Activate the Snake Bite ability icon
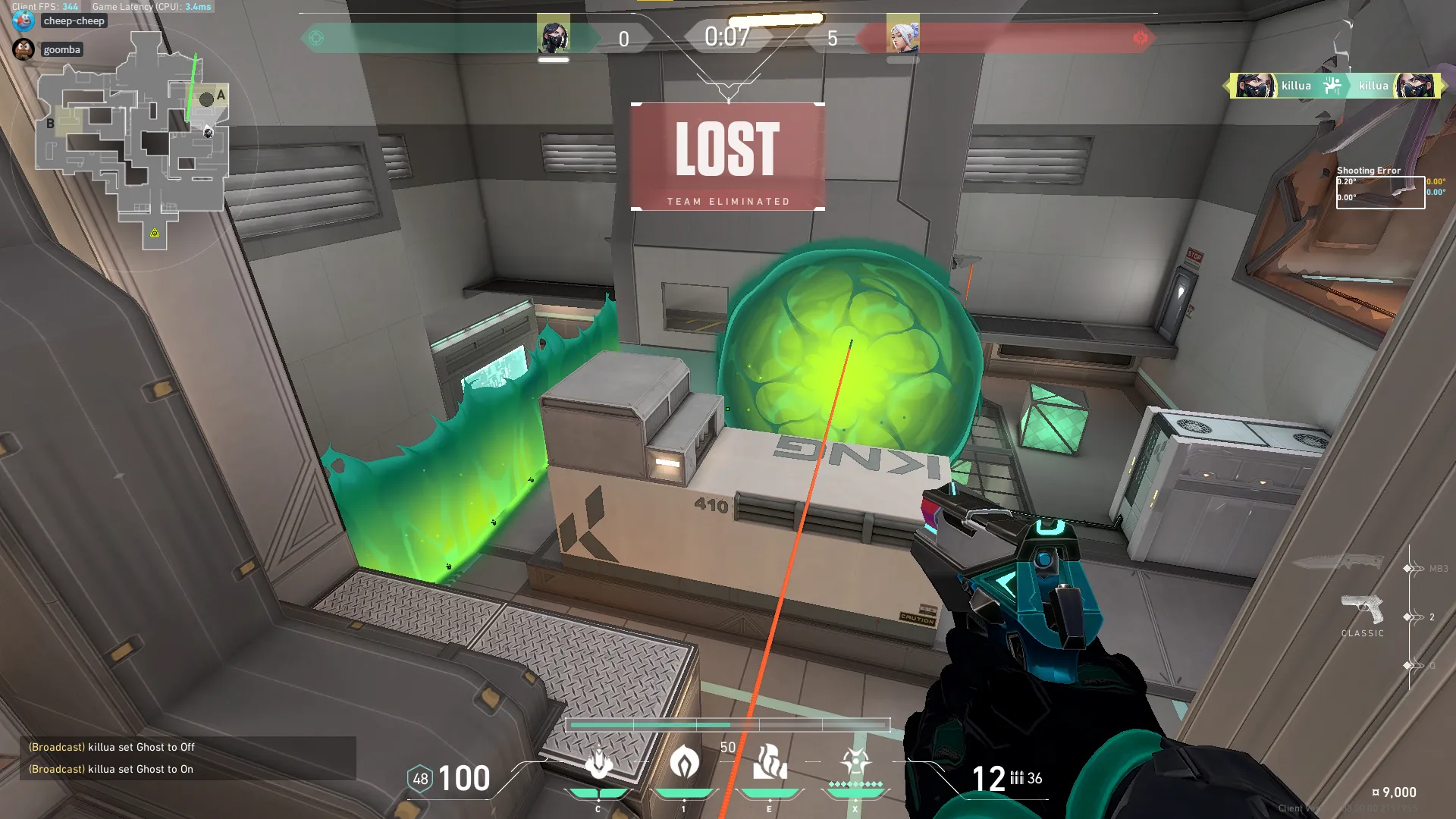The width and height of the screenshot is (1456, 819). [x=598, y=763]
